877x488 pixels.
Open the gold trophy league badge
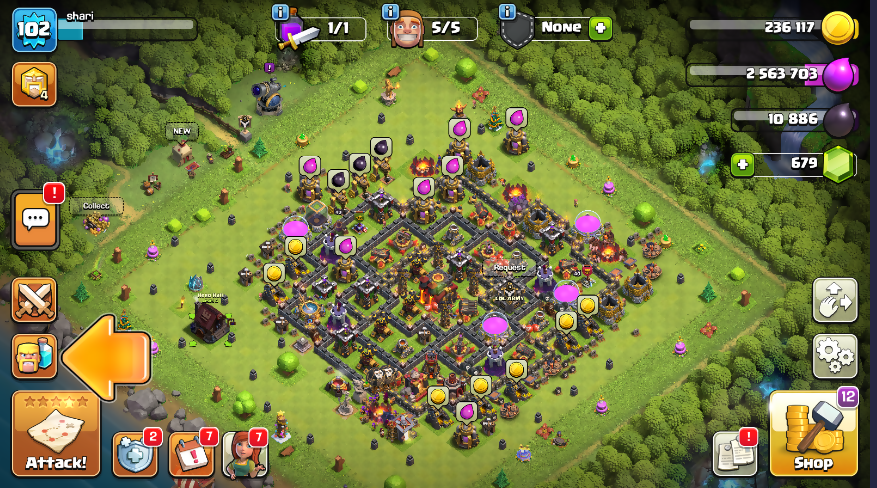click(x=33, y=84)
